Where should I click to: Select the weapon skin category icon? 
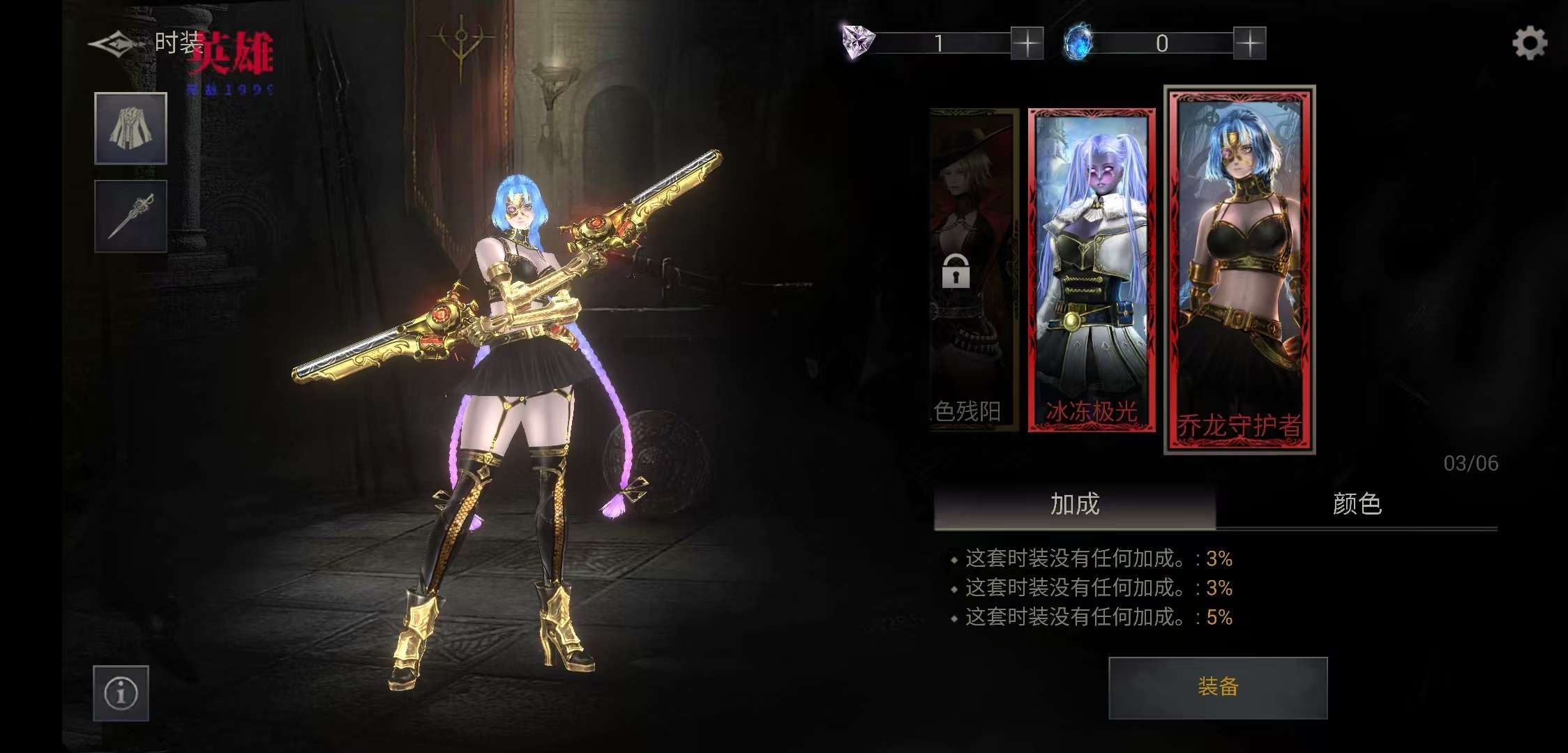click(131, 216)
